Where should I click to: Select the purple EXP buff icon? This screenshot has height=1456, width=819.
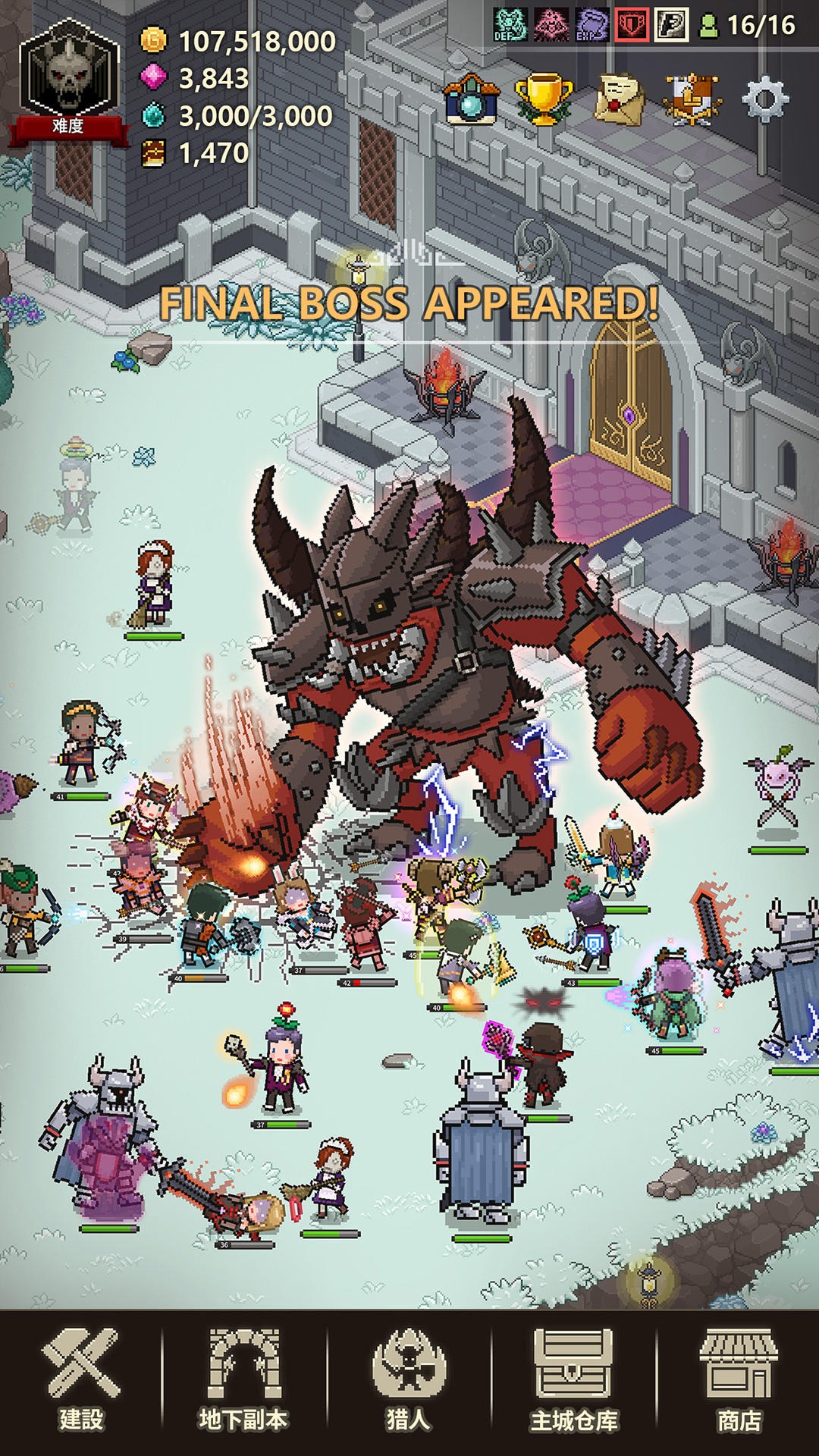(x=591, y=25)
